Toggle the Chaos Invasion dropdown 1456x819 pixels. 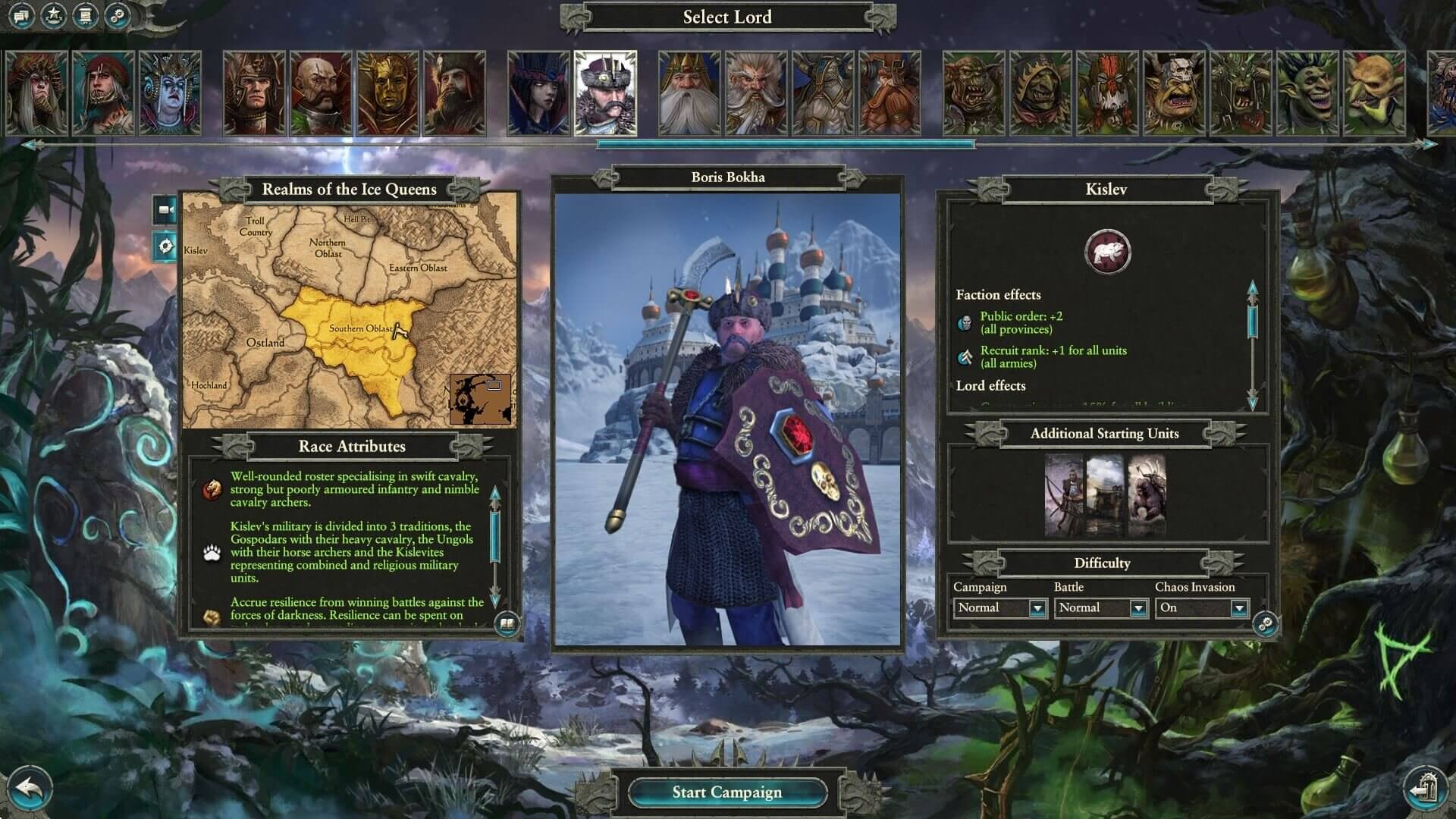click(x=1238, y=608)
